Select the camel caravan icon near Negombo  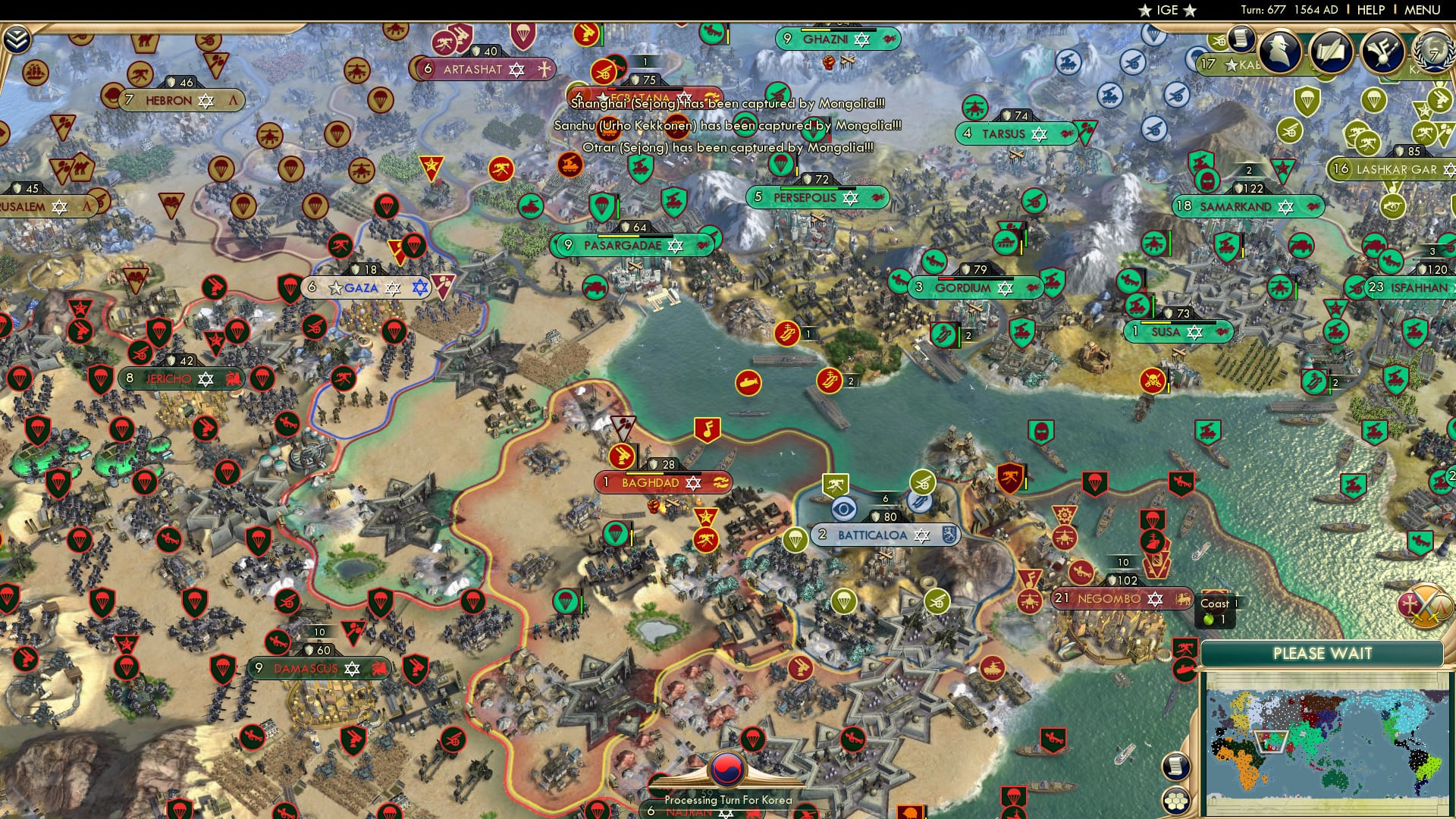coord(1080,571)
